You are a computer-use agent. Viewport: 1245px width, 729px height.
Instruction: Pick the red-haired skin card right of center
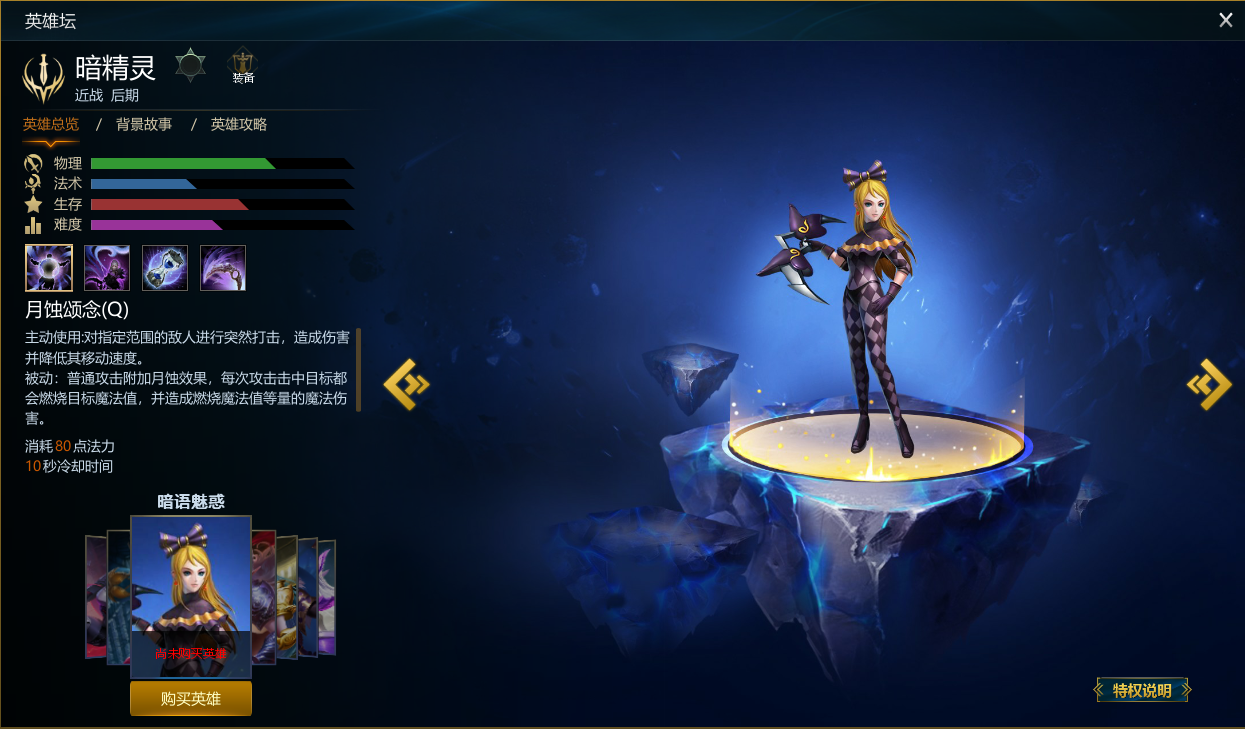[264, 597]
